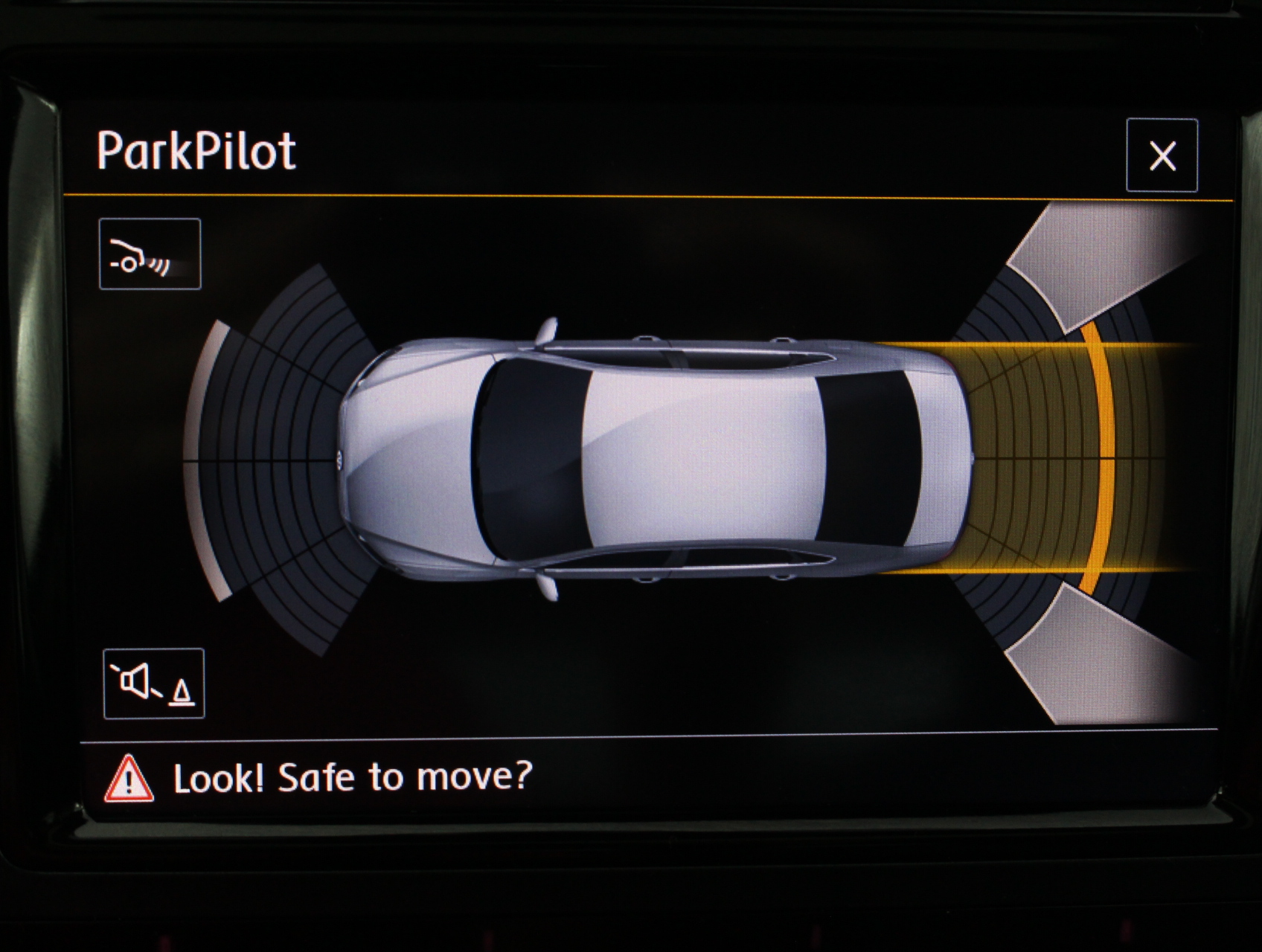Image resolution: width=1262 pixels, height=952 pixels.
Task: Toggle the parking warning sound mute
Action: coord(154,684)
